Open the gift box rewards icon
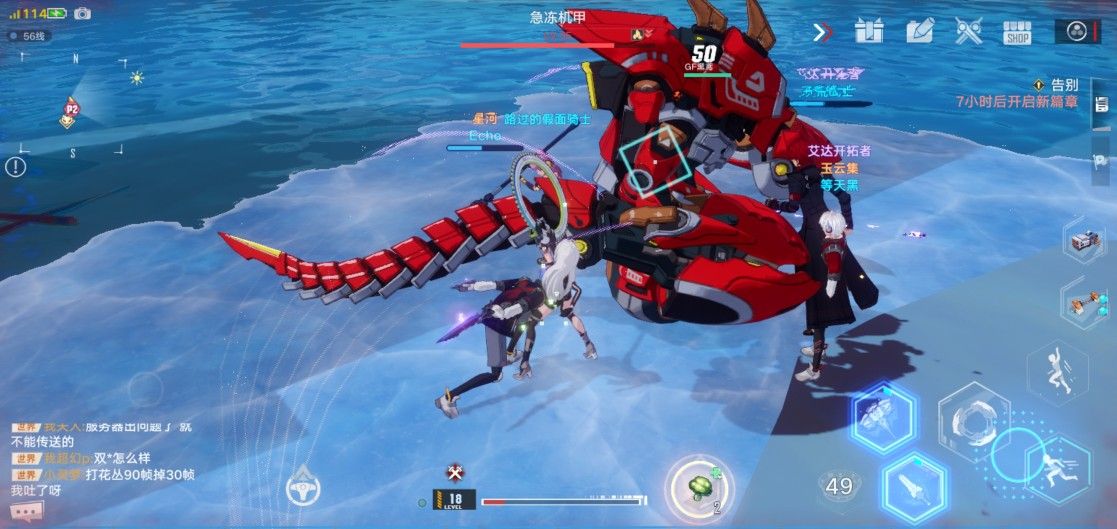1117x529 pixels. [x=868, y=31]
